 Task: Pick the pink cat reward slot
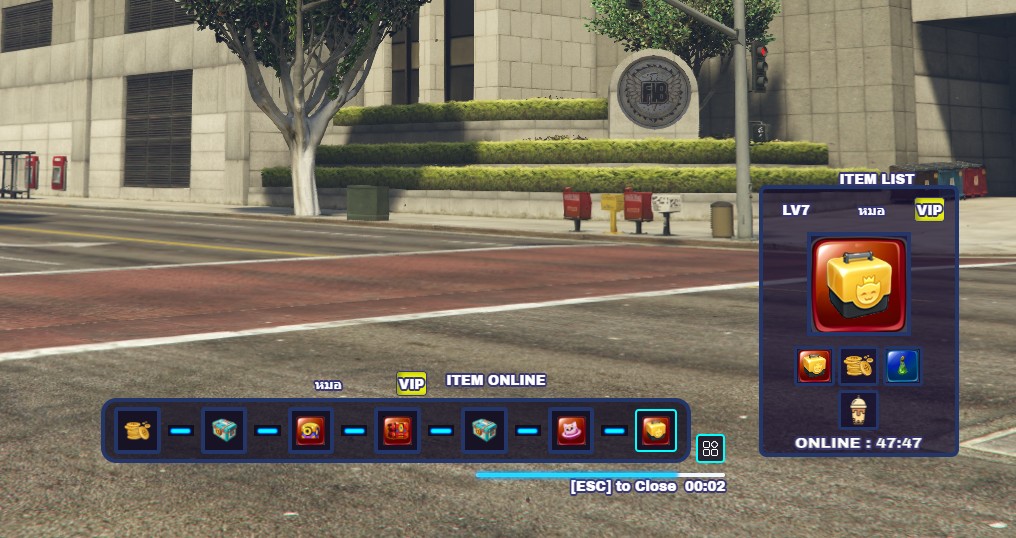570,430
